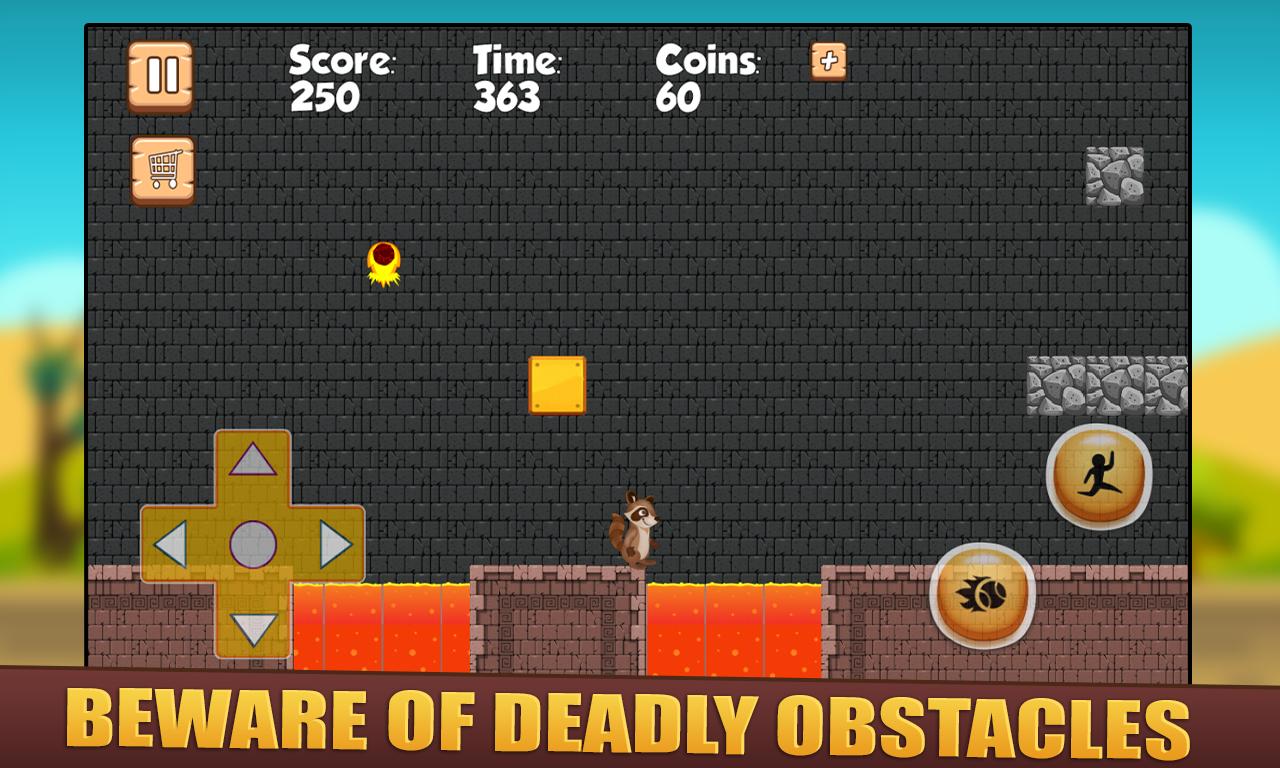Tap the D-pad up arrow
This screenshot has width=1280, height=768.
pyautogui.click(x=252, y=460)
